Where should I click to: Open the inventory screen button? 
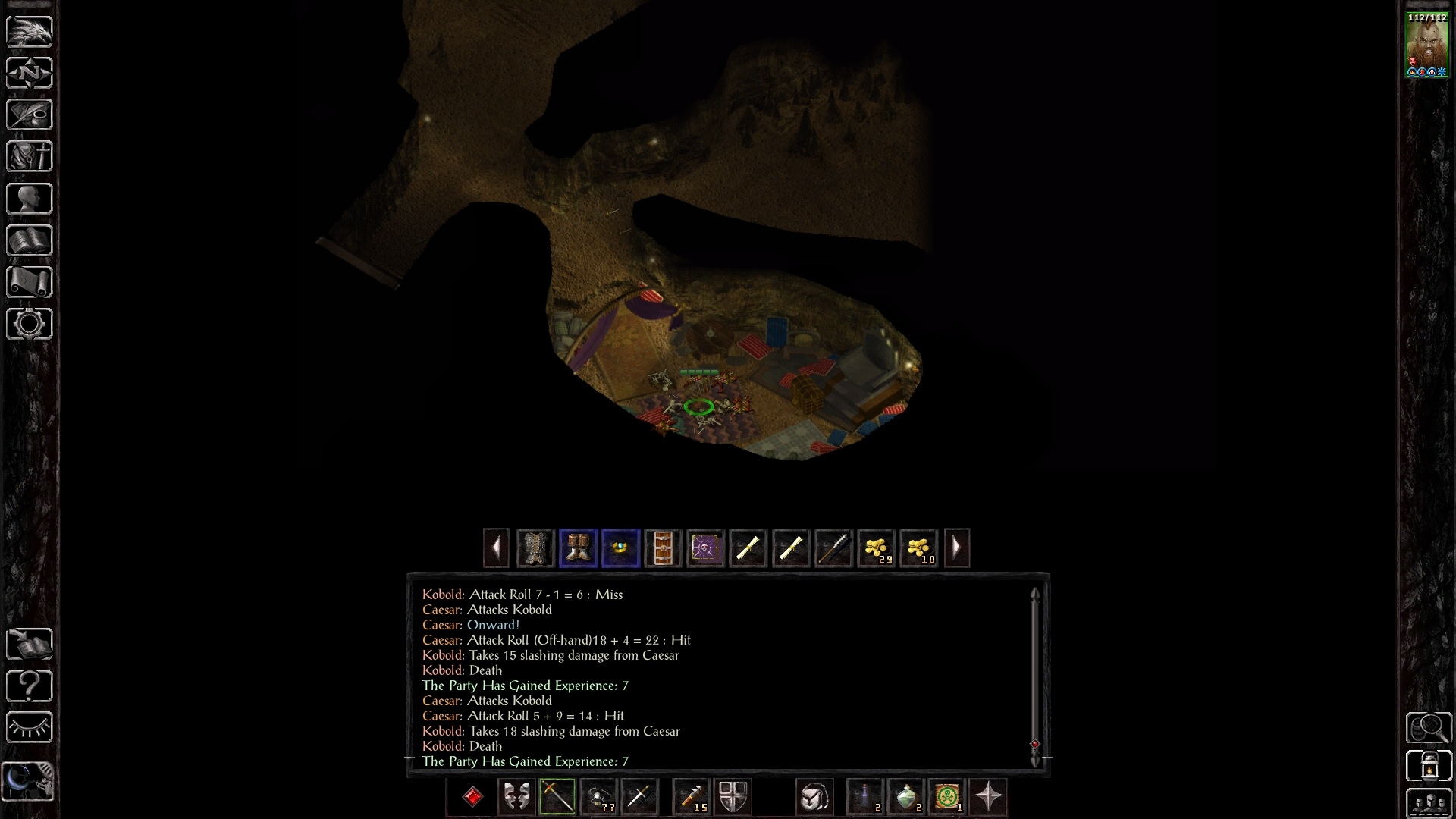click(30, 156)
